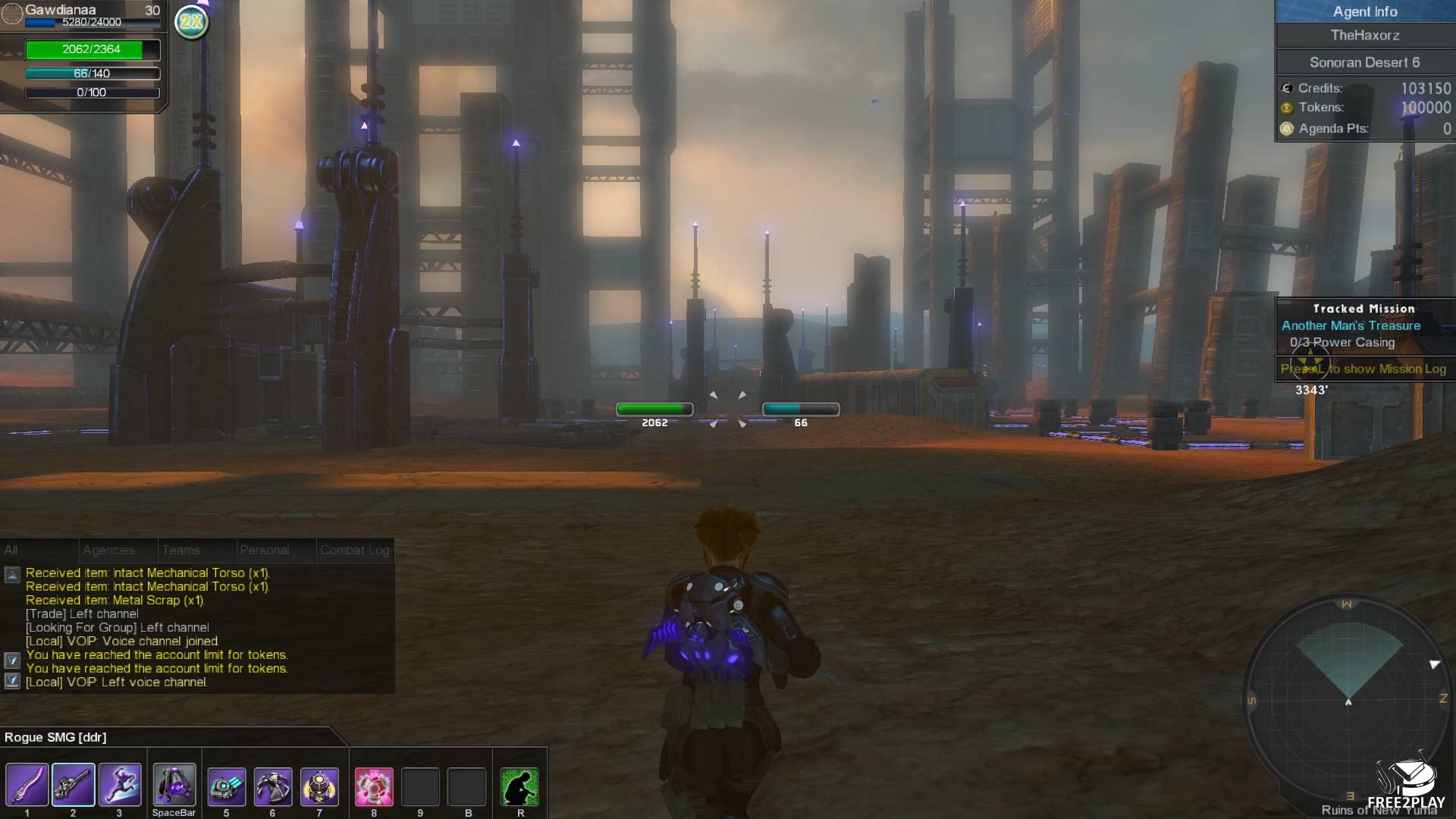Viewport: 1456px width, 819px height.
Task: Click the Agent Info panel header
Action: coord(1365,11)
